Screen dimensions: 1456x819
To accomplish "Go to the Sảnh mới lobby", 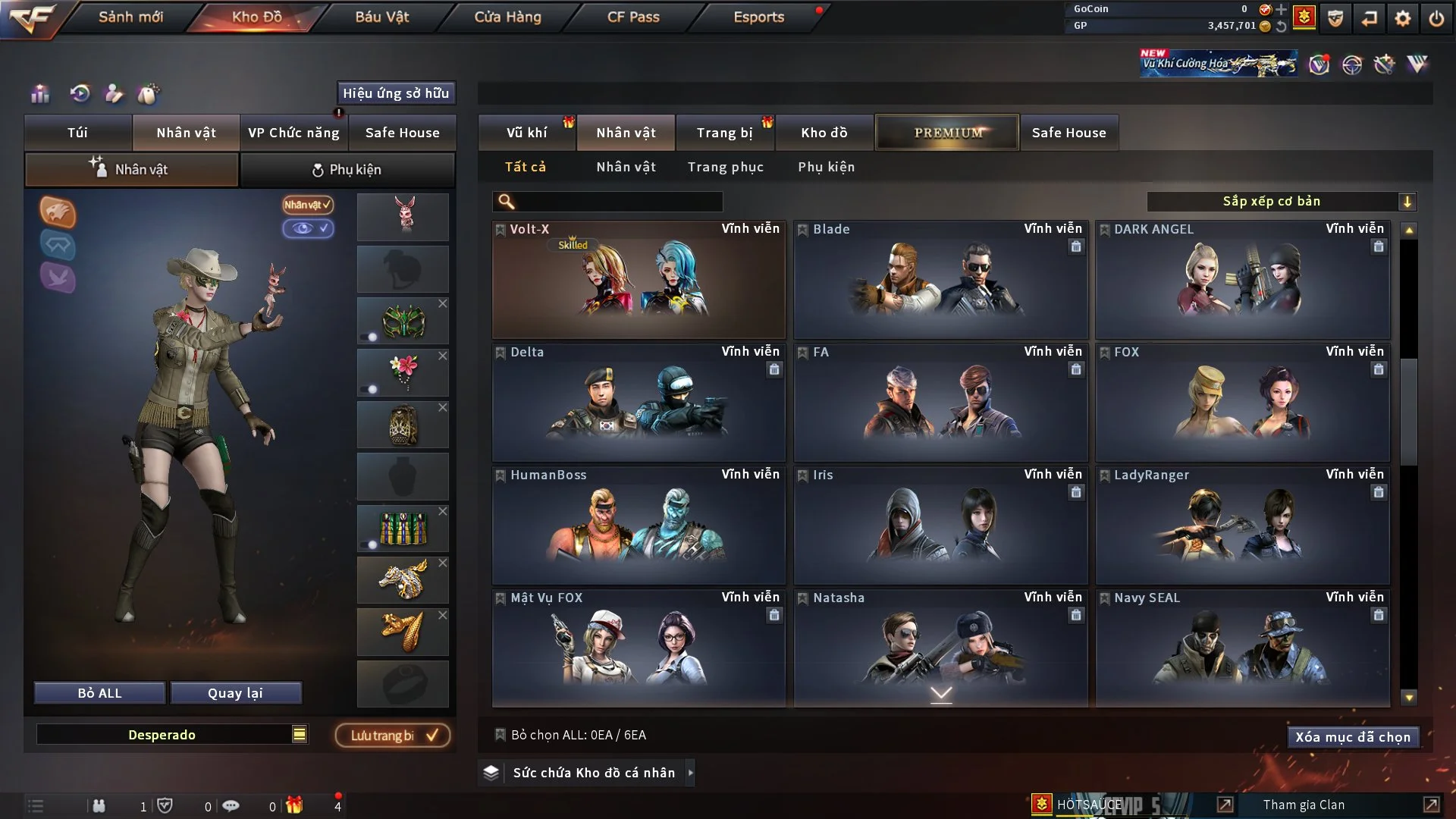I will 130,17.
